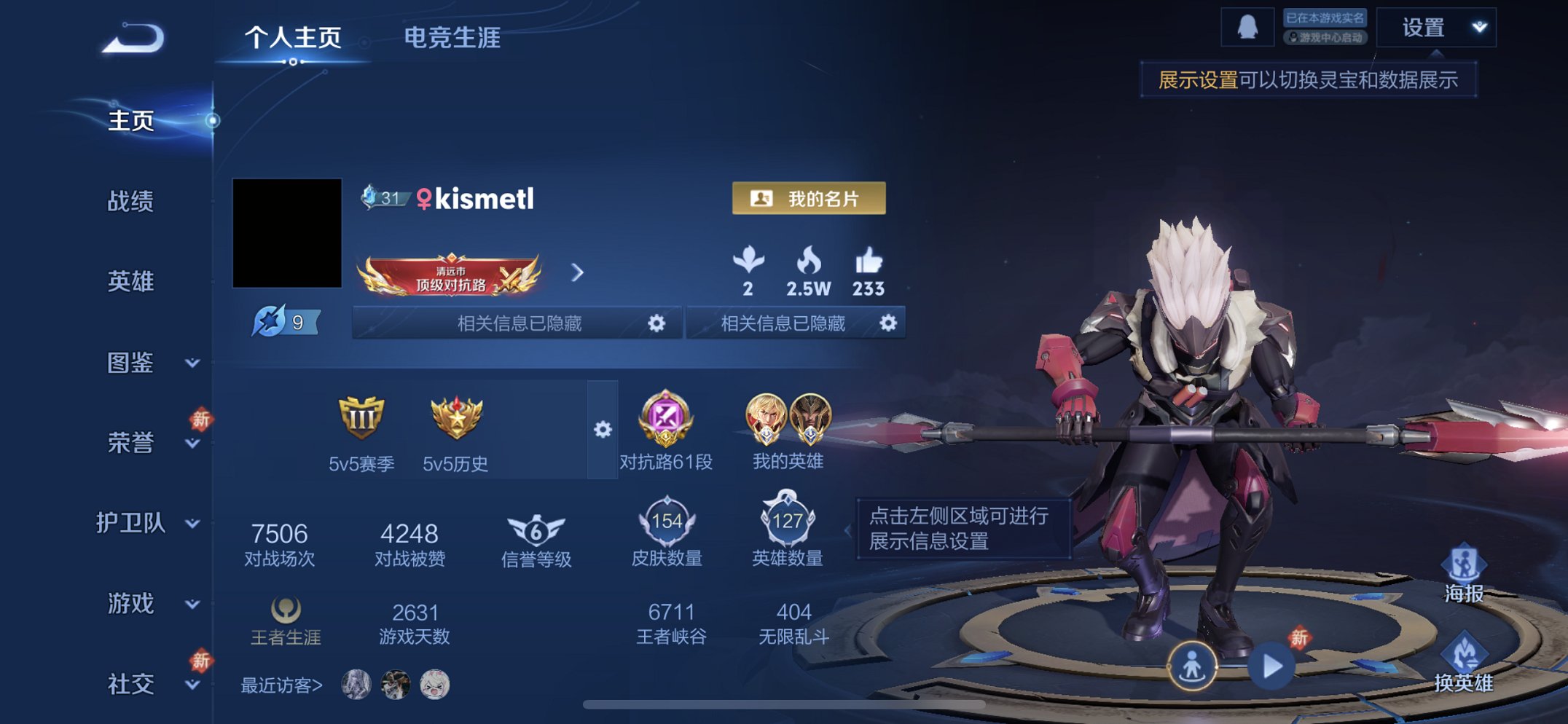Click the first recent visitor avatar

355,683
